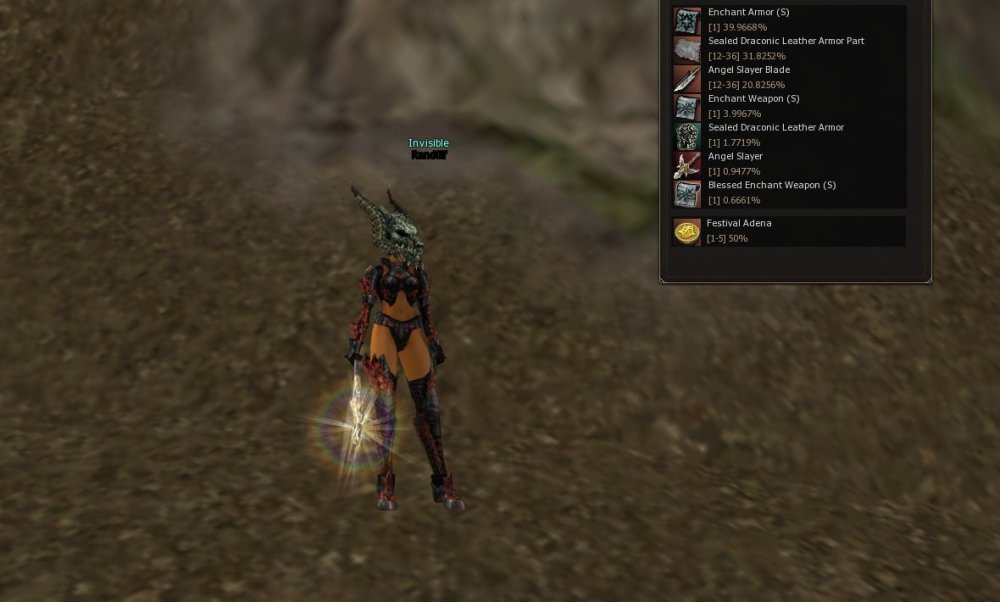
Task: Click the Sealed Draconic Leather Armor Part icon
Action: [x=687, y=50]
